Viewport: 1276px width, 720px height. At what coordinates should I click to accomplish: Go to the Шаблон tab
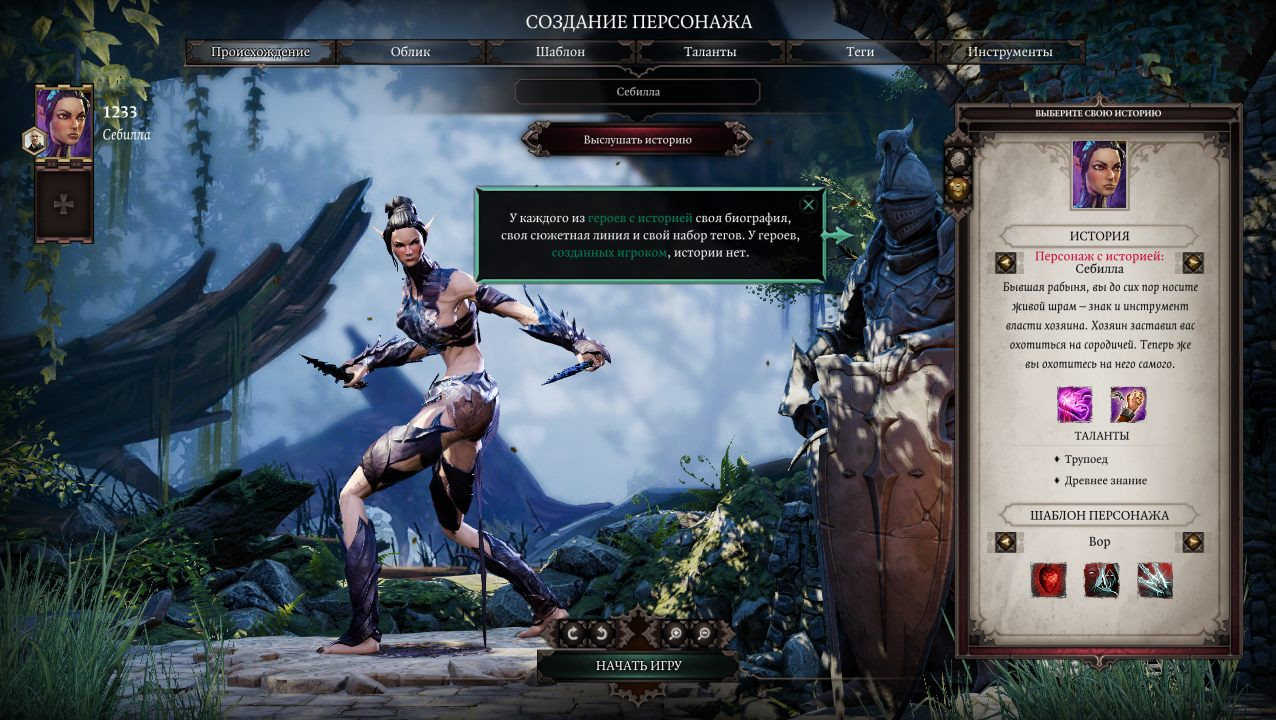(560, 52)
